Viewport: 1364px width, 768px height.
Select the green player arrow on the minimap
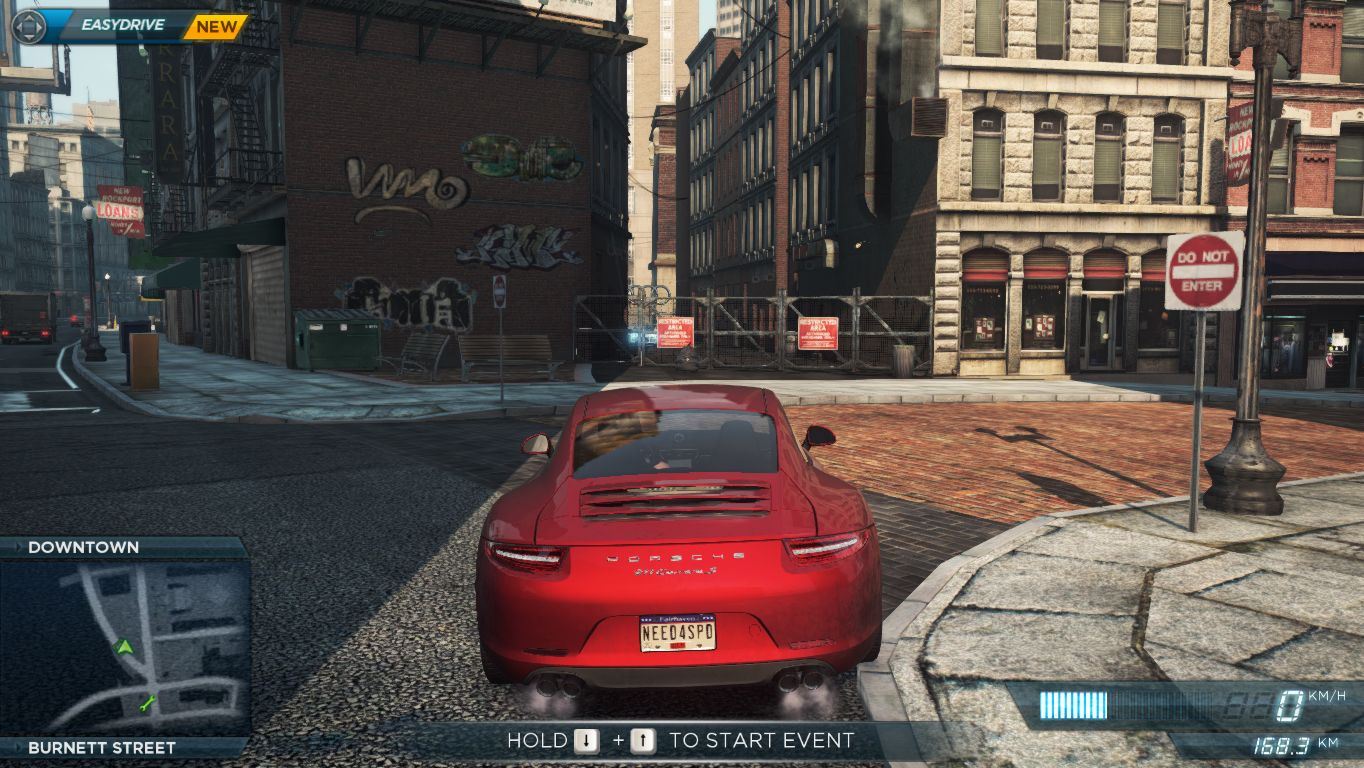click(124, 647)
